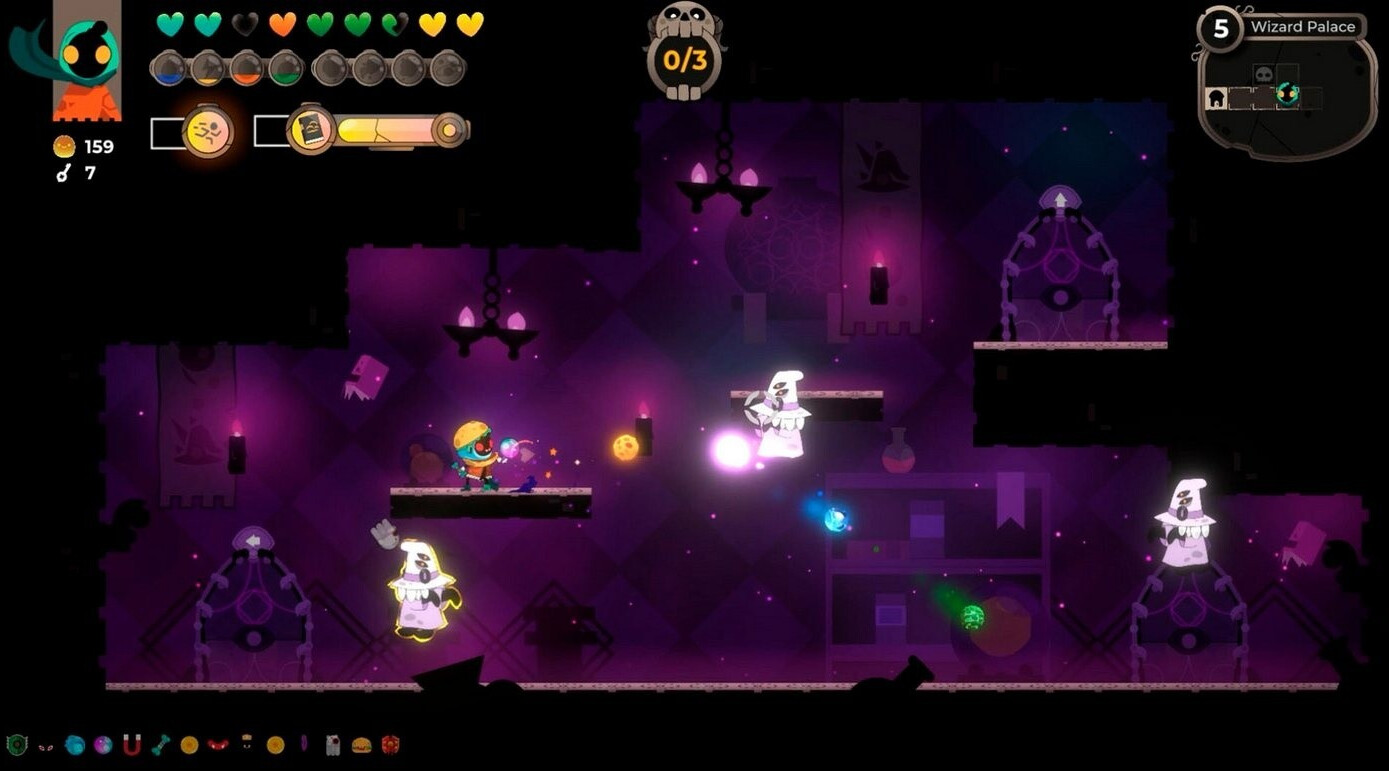Select the skull room on the minimap
The image size is (1389, 771).
pos(1264,75)
